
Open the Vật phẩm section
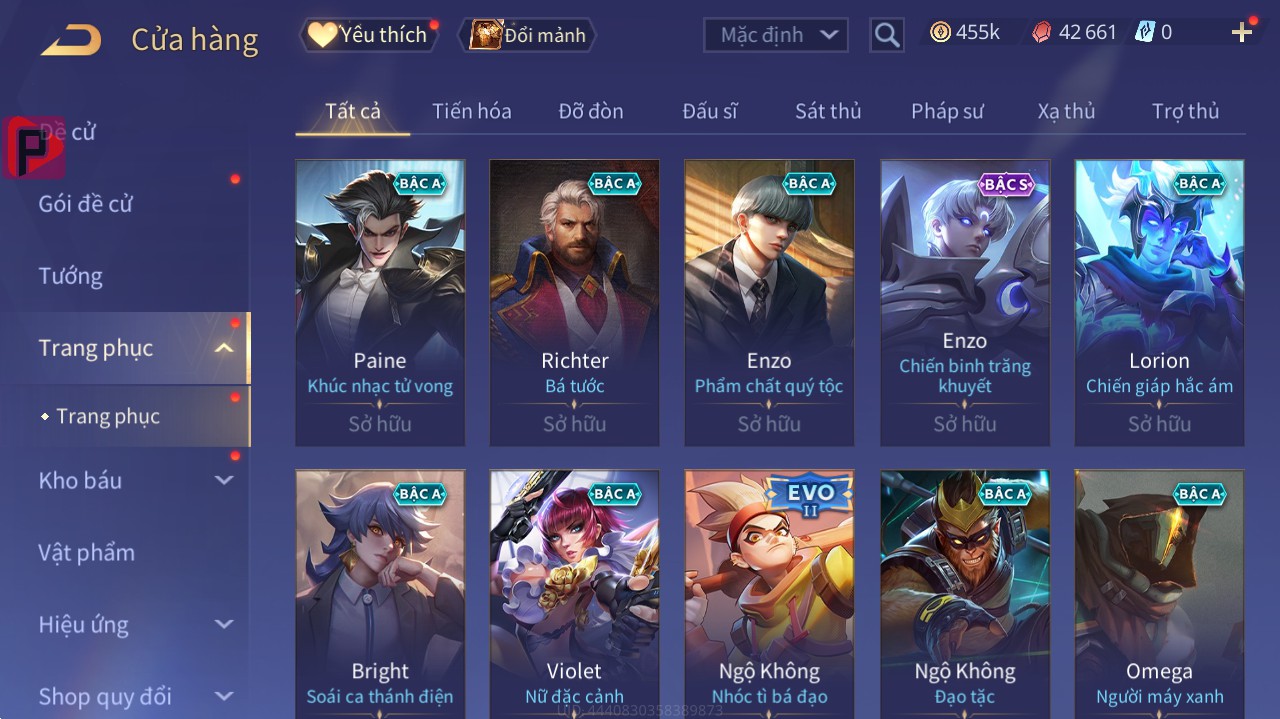[86, 552]
